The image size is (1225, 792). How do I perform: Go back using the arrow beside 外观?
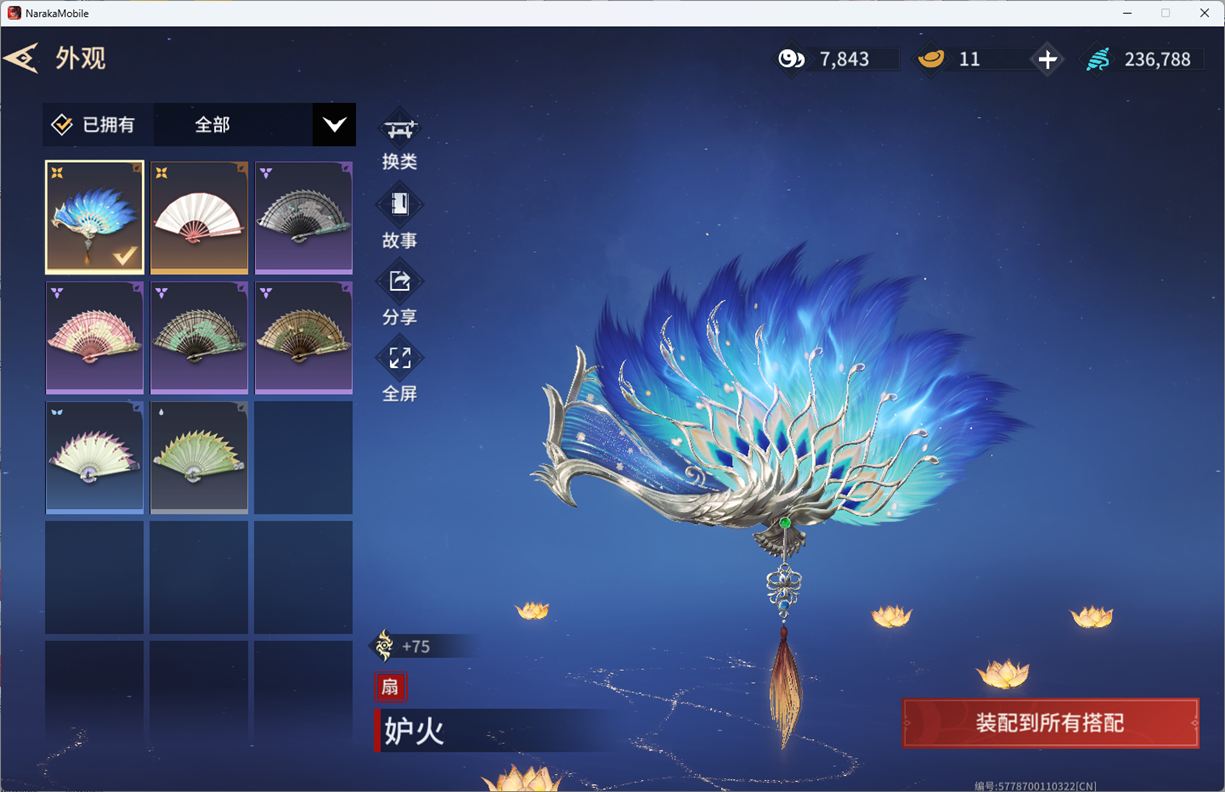click(x=21, y=58)
